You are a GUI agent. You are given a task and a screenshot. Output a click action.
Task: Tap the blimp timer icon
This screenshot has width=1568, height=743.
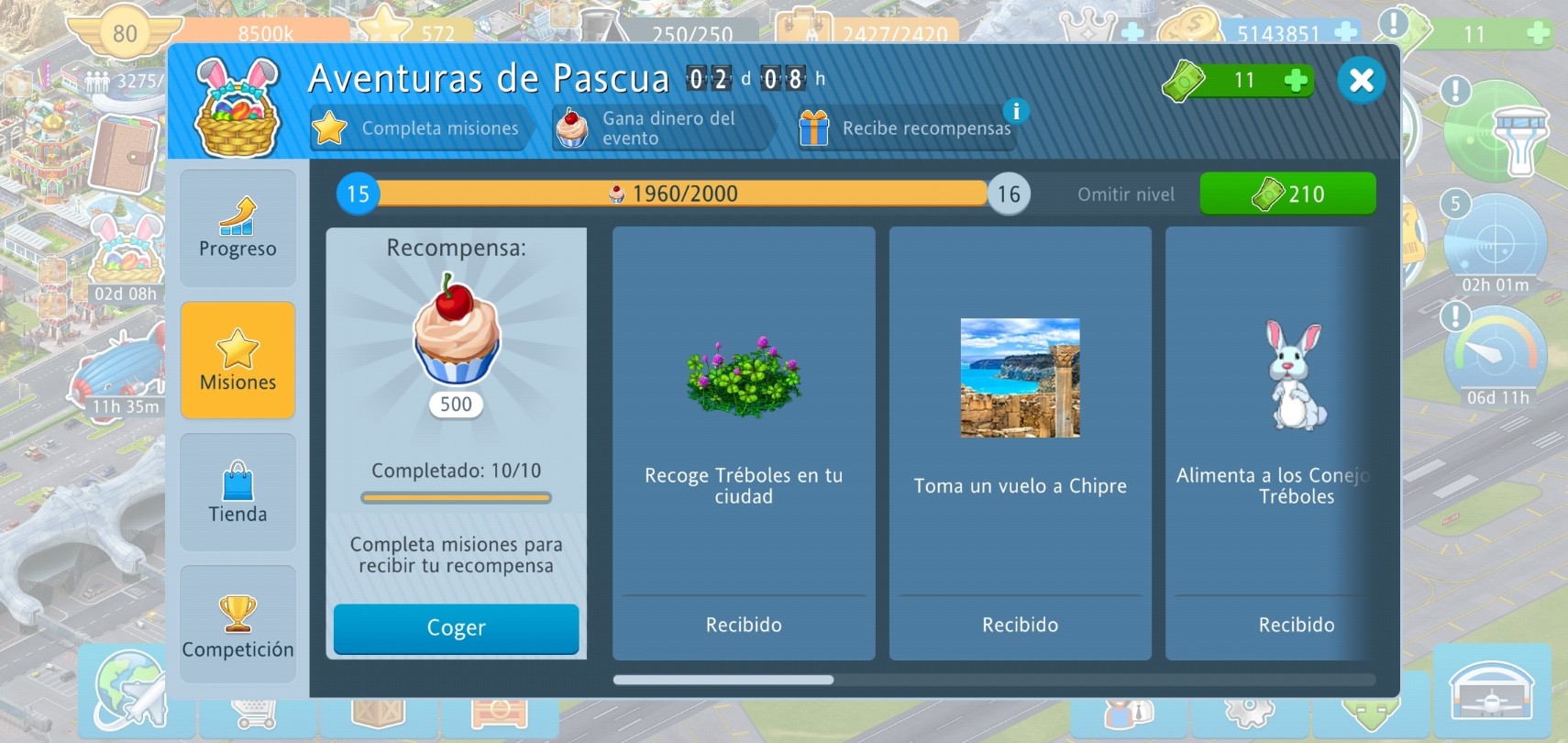pyautogui.click(x=117, y=374)
